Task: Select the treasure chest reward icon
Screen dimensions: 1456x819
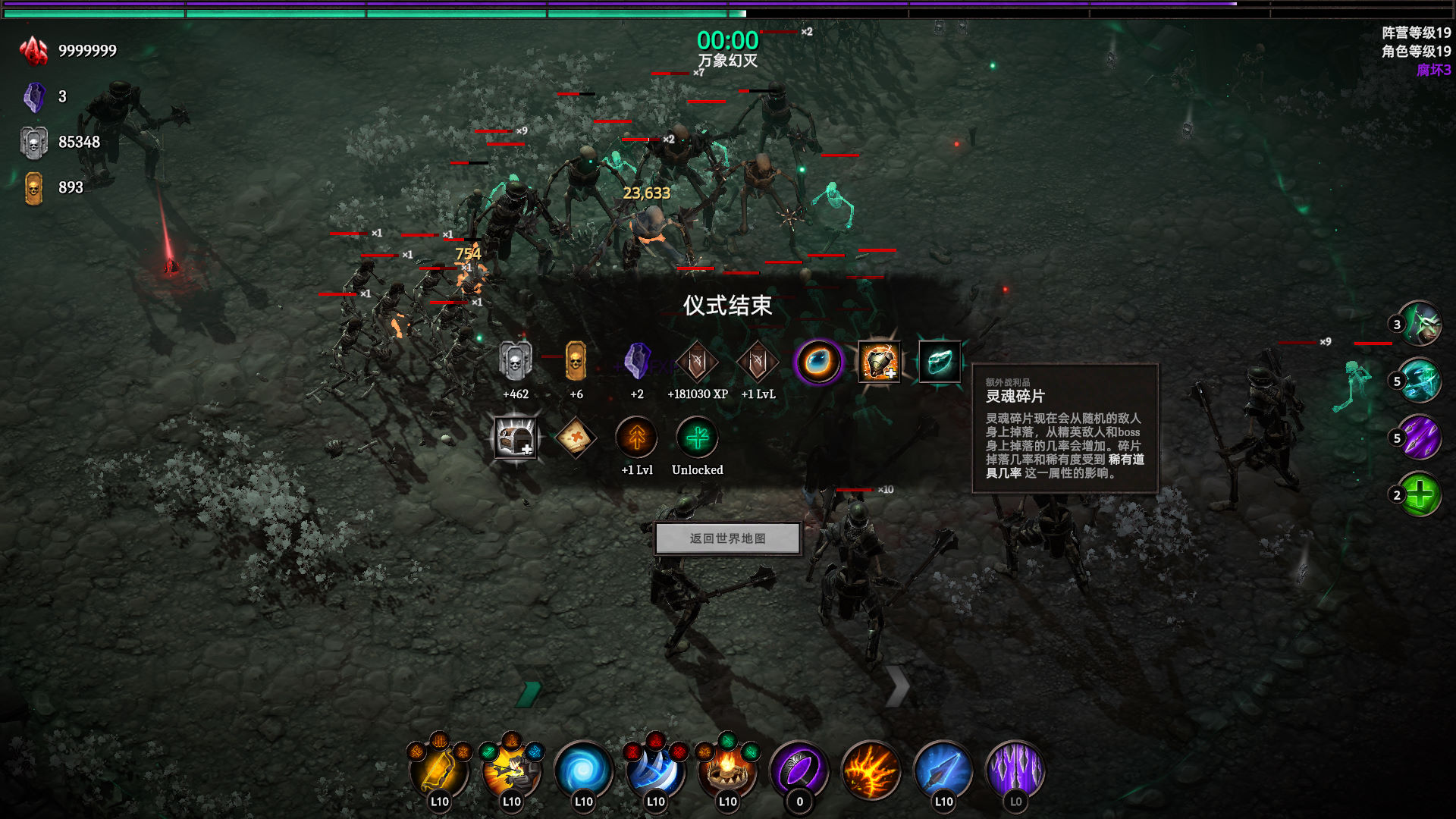Action: [516, 438]
